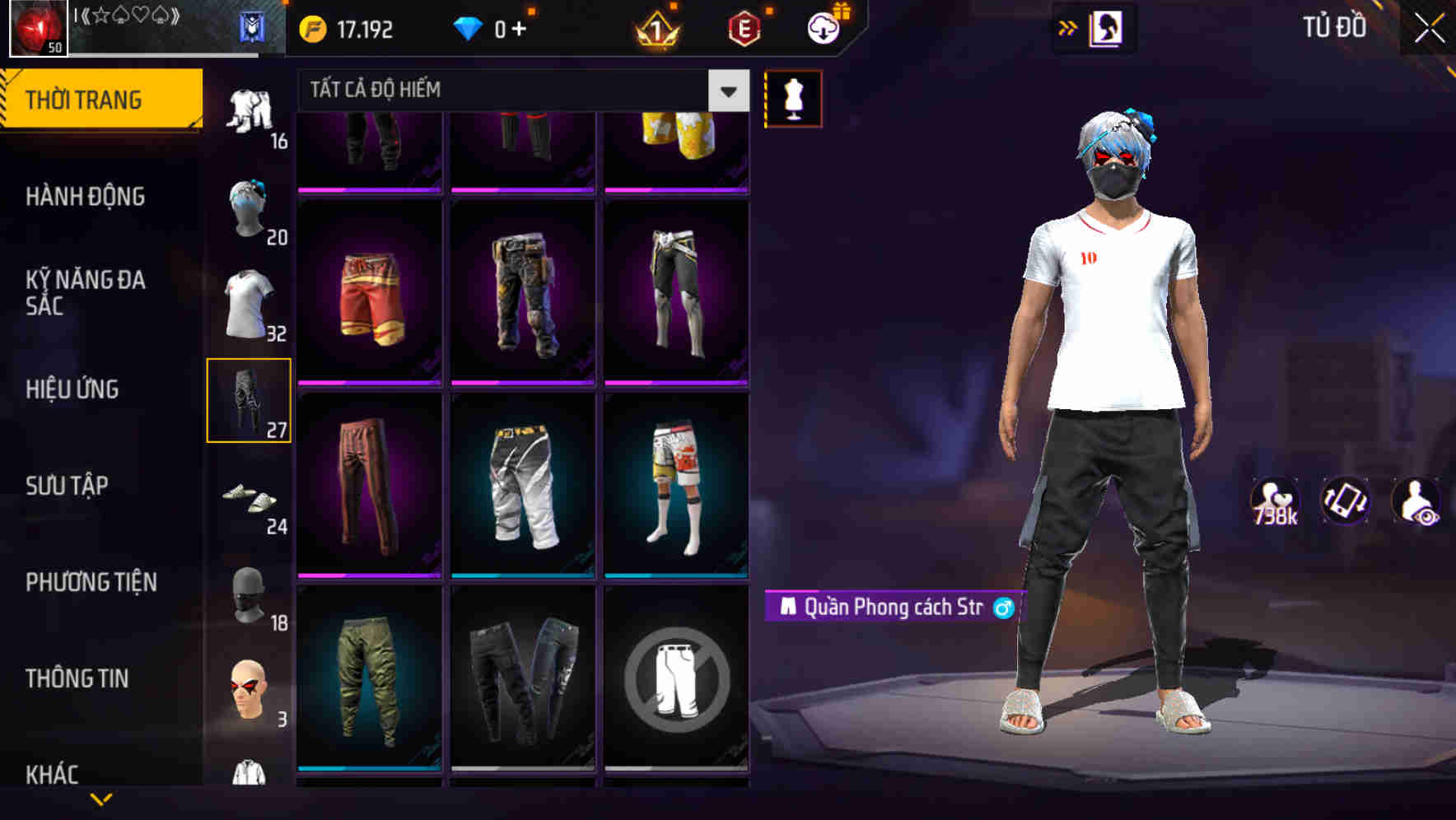Select the red striped pants thumbnail
The width and height of the screenshot is (1456, 820).
[369, 486]
